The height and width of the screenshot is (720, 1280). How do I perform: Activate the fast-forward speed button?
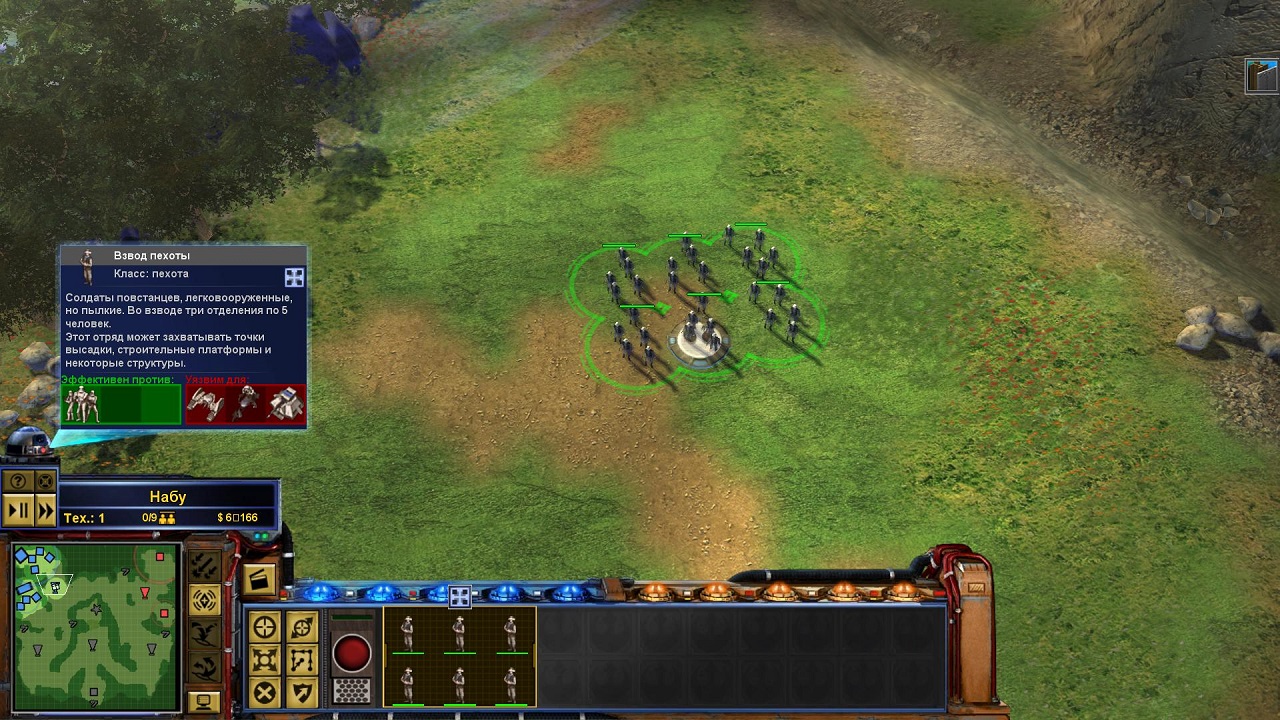click(x=45, y=510)
